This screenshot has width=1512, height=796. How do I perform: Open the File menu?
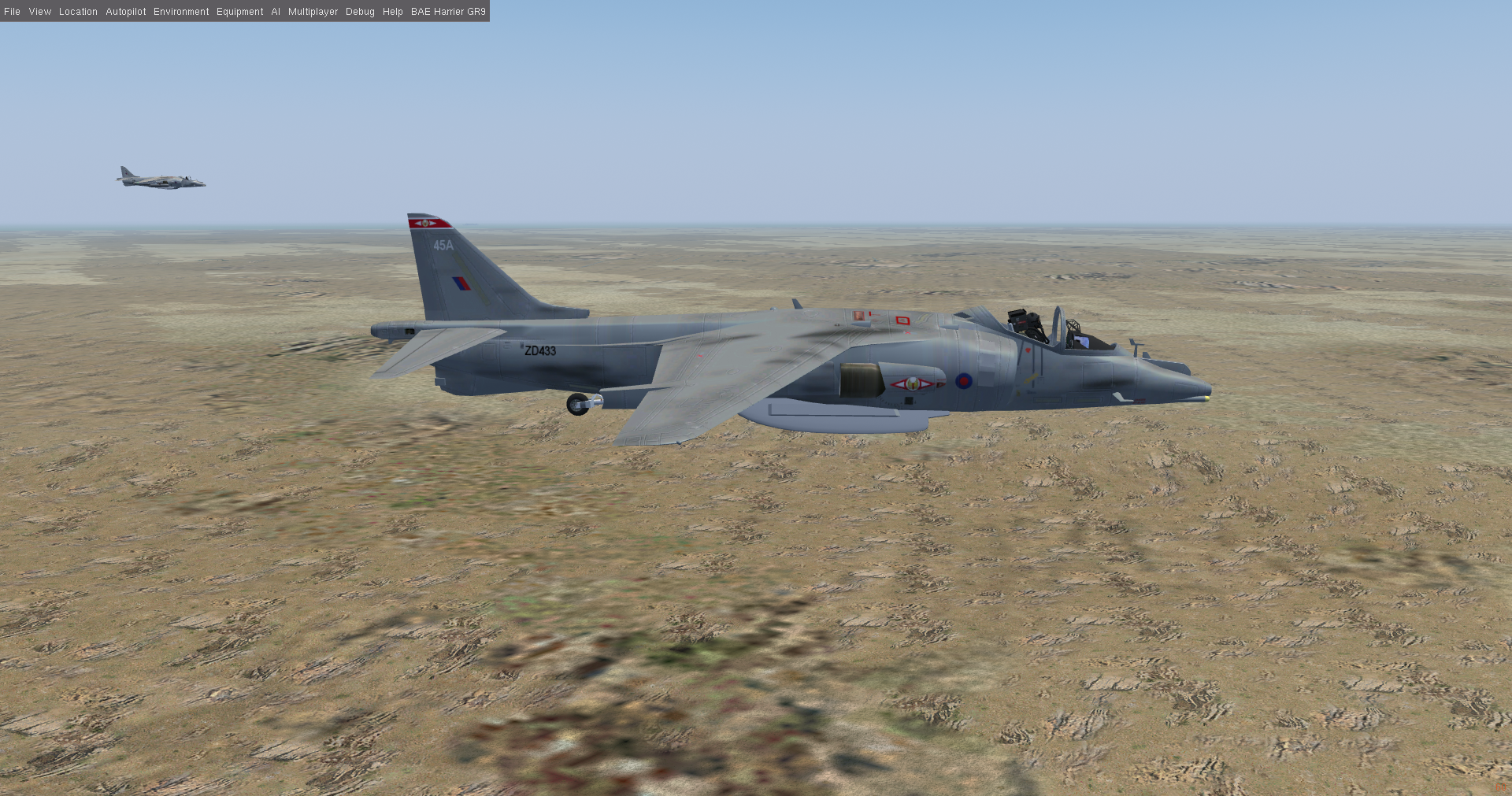13,12
